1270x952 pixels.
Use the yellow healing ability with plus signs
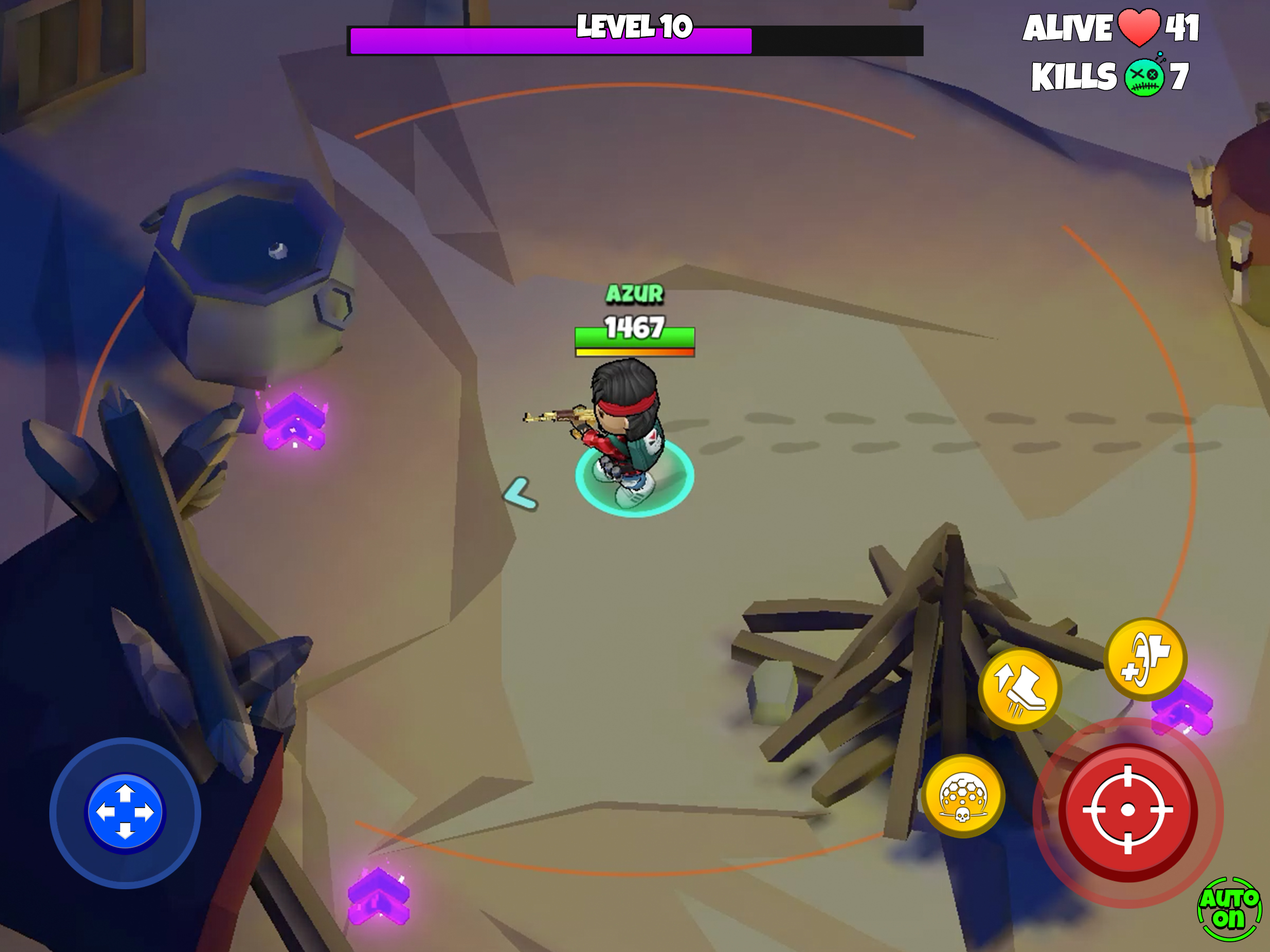tap(1145, 658)
